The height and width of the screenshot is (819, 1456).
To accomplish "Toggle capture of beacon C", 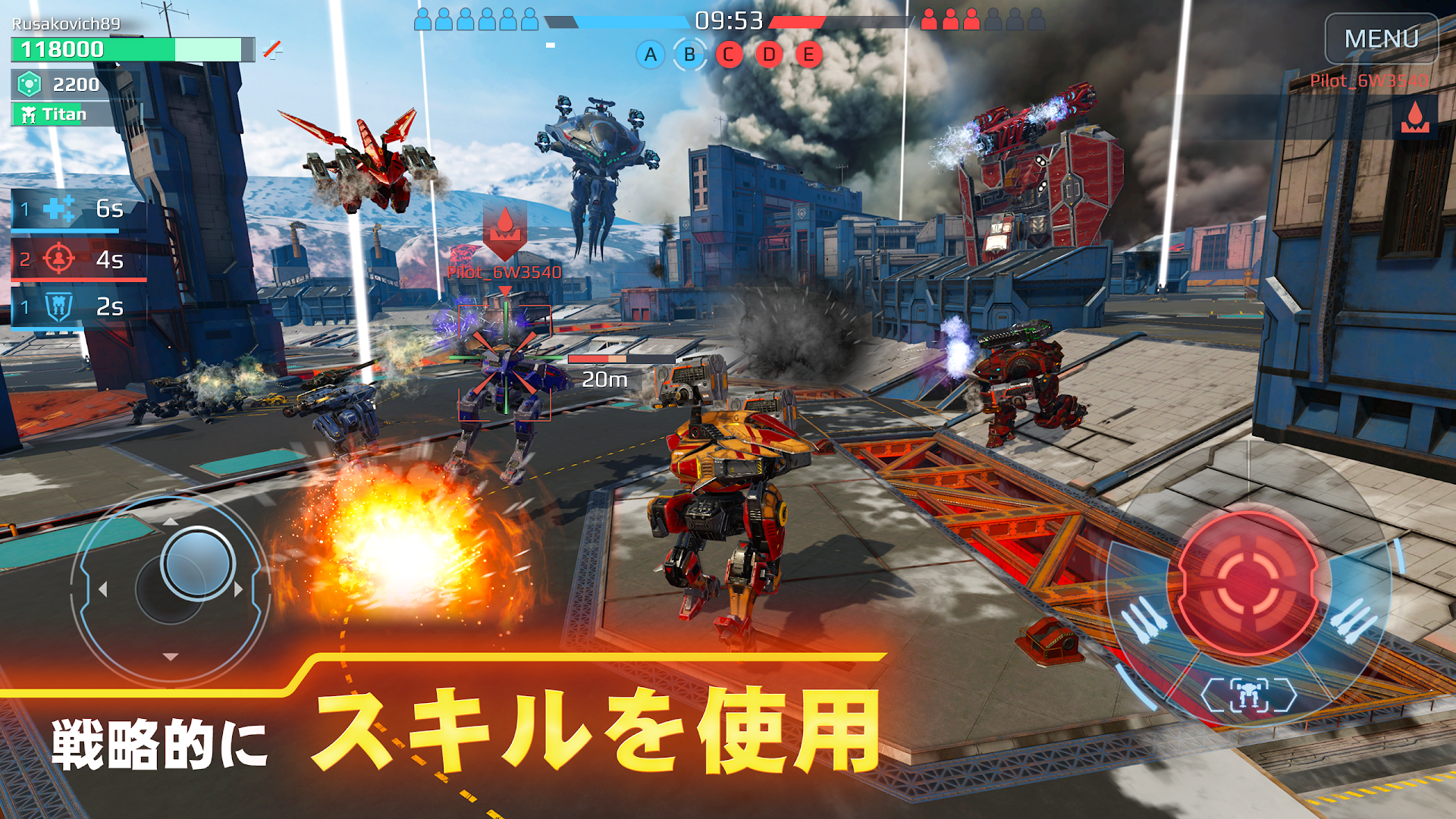I will point(729,55).
